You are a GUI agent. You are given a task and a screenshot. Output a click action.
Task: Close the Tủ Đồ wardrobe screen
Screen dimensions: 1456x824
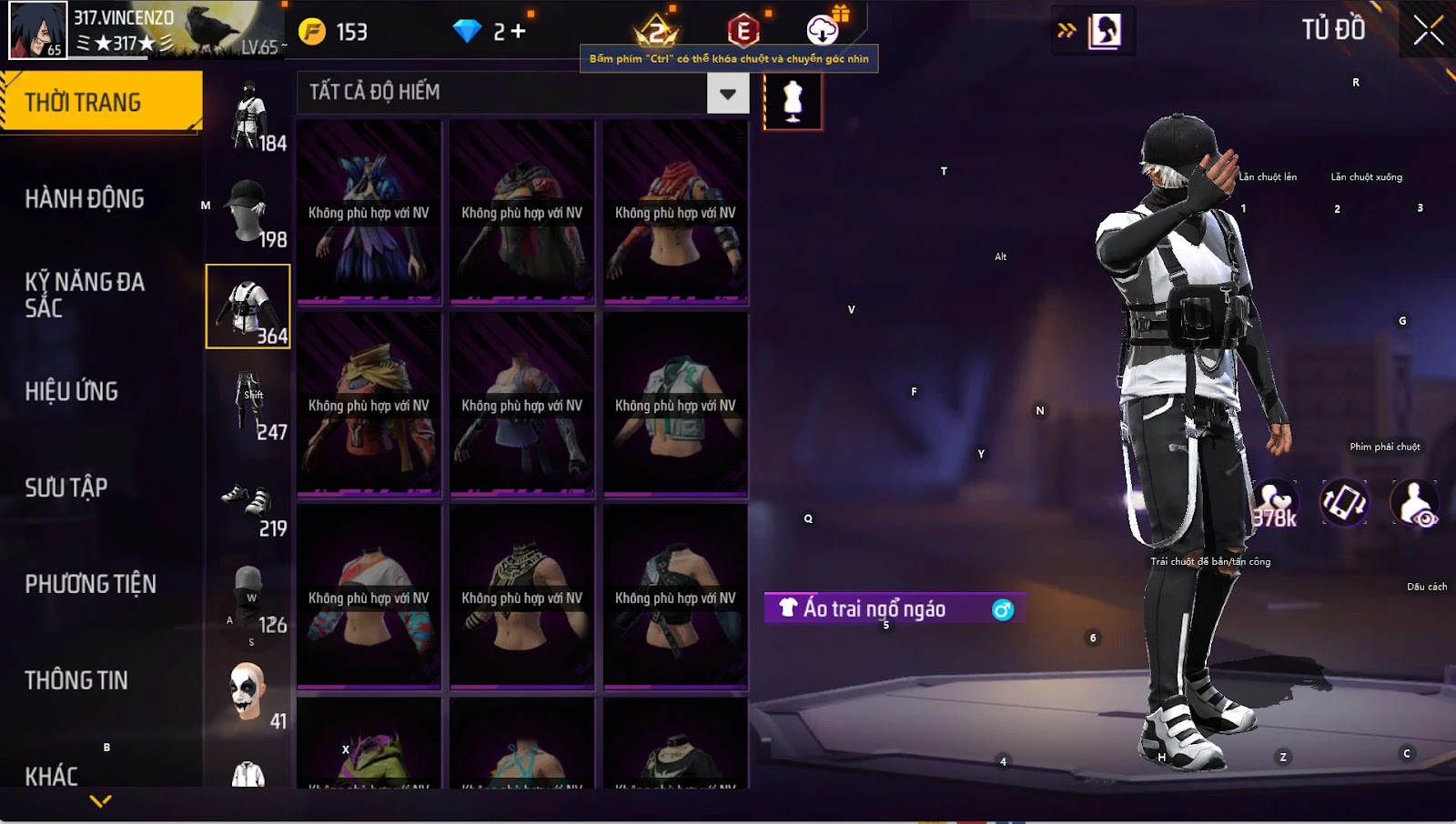(1428, 30)
